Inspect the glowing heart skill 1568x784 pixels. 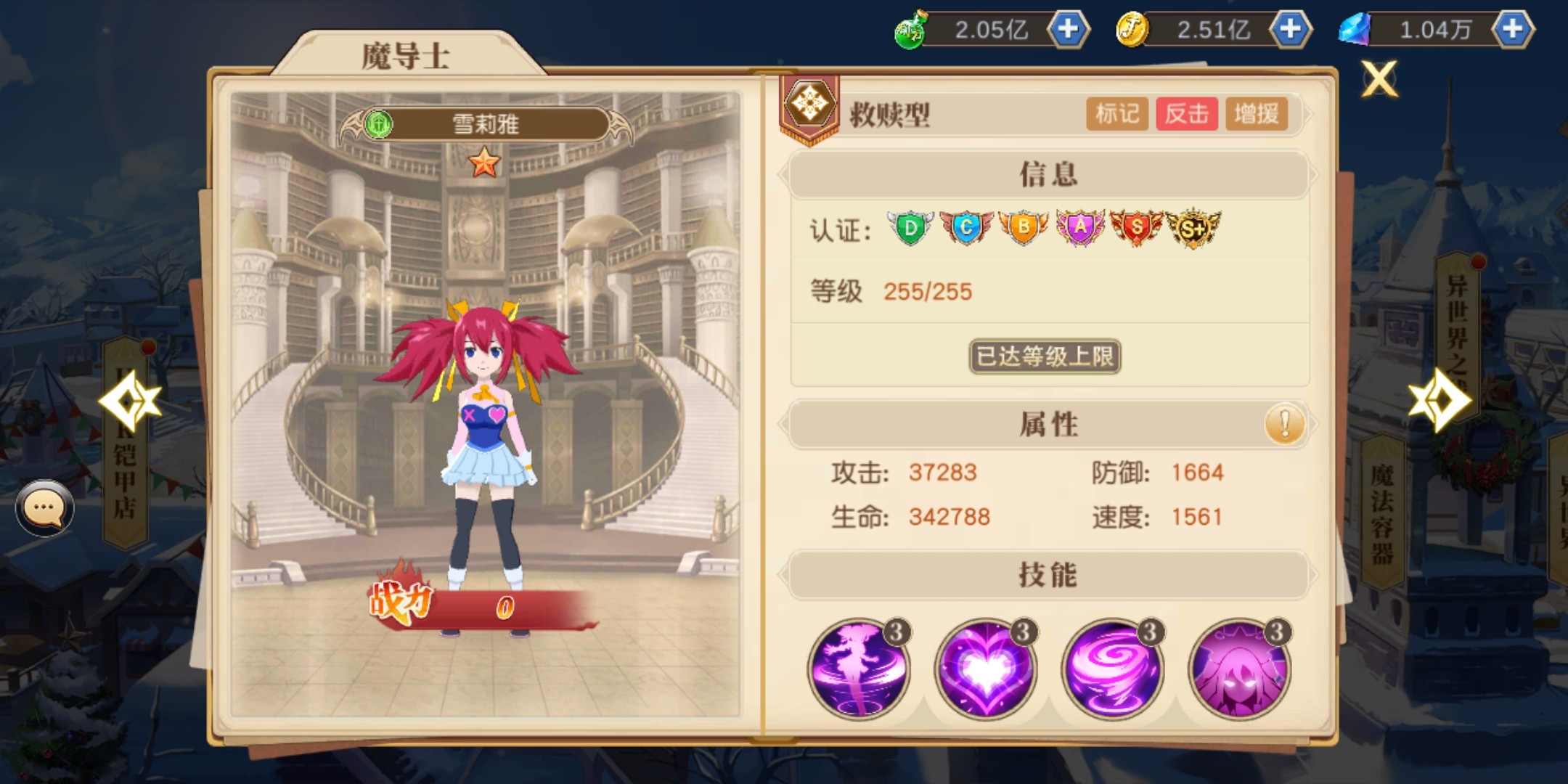click(x=985, y=669)
